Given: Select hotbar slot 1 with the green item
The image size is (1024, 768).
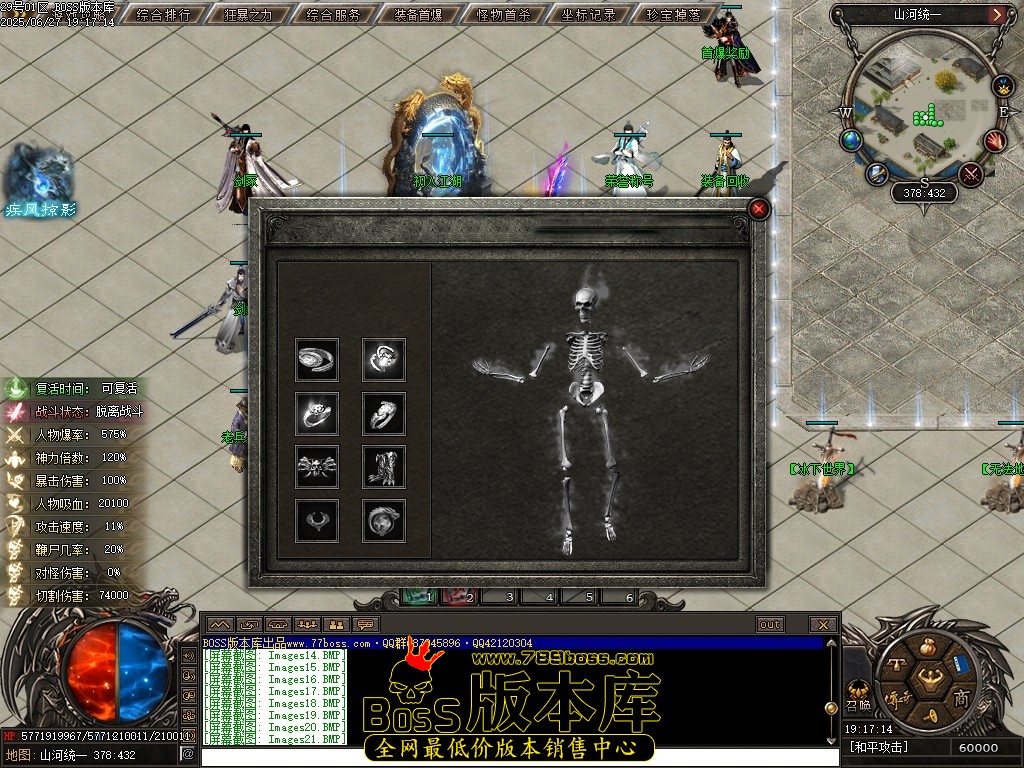Looking at the screenshot, I should 420,597.
